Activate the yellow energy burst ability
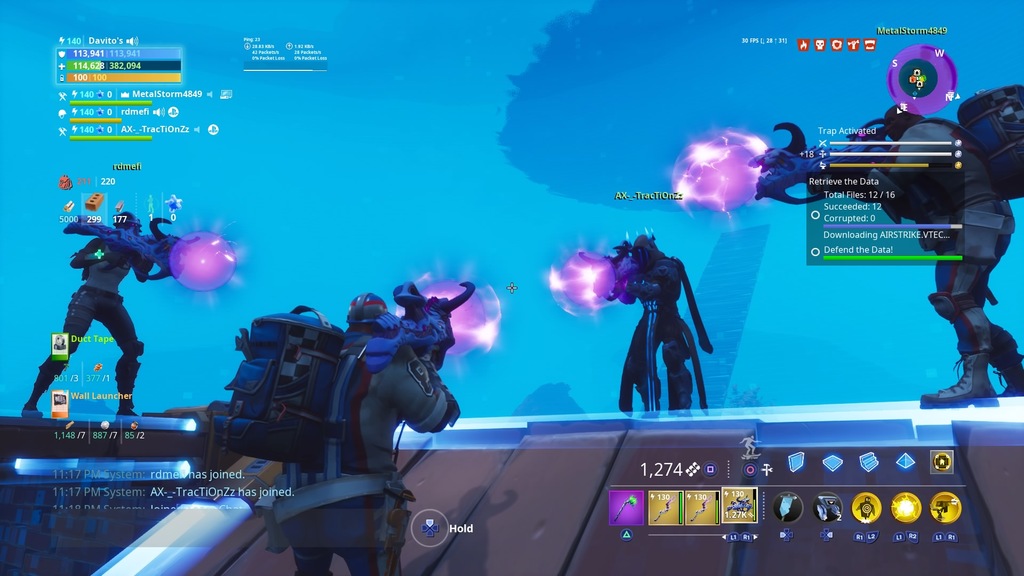The width and height of the screenshot is (1024, 576). (906, 507)
